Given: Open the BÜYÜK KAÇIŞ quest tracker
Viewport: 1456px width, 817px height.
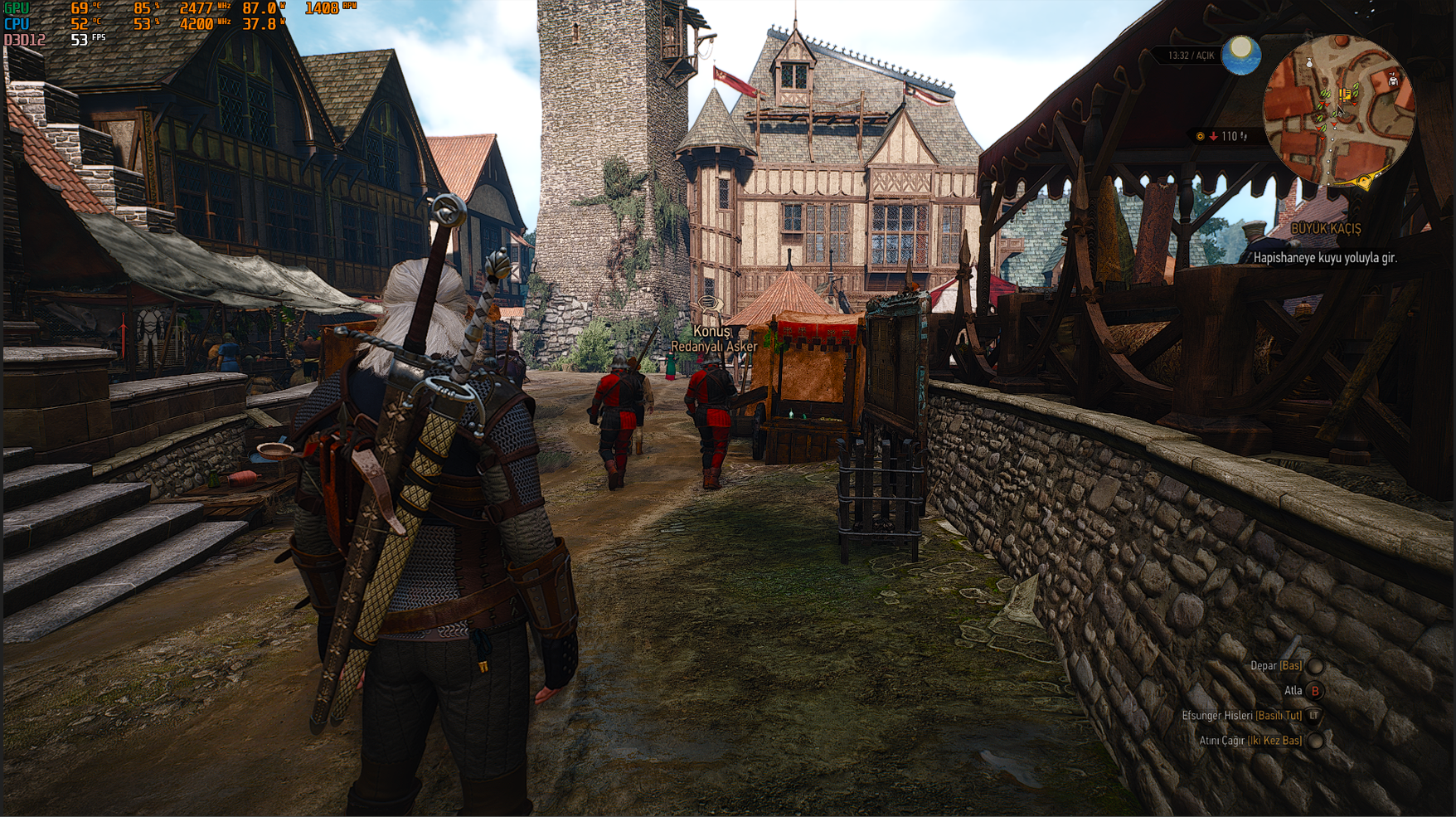Looking at the screenshot, I should [1326, 228].
